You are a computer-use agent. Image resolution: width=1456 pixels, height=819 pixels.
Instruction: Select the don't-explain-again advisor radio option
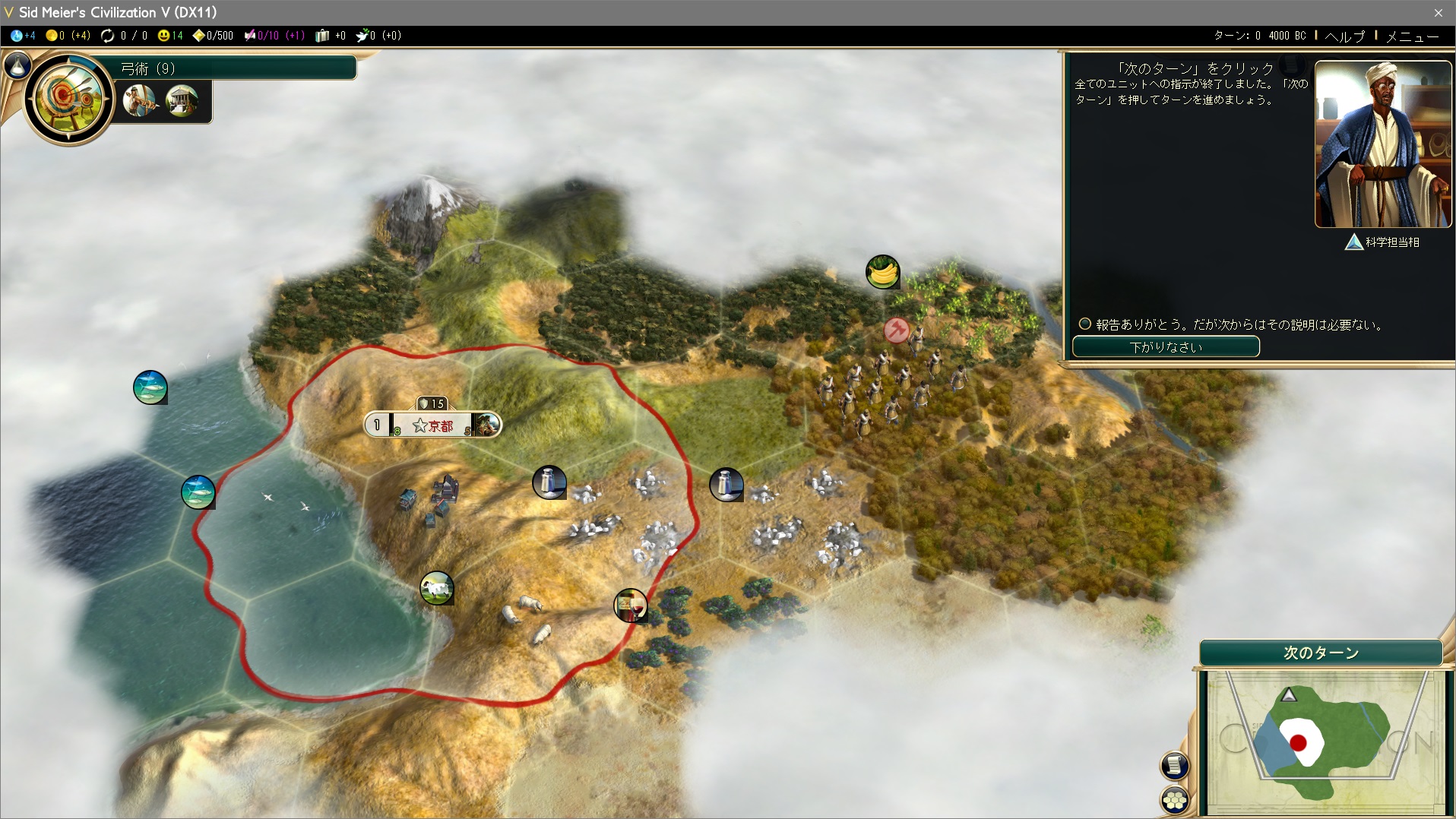[x=1085, y=324]
